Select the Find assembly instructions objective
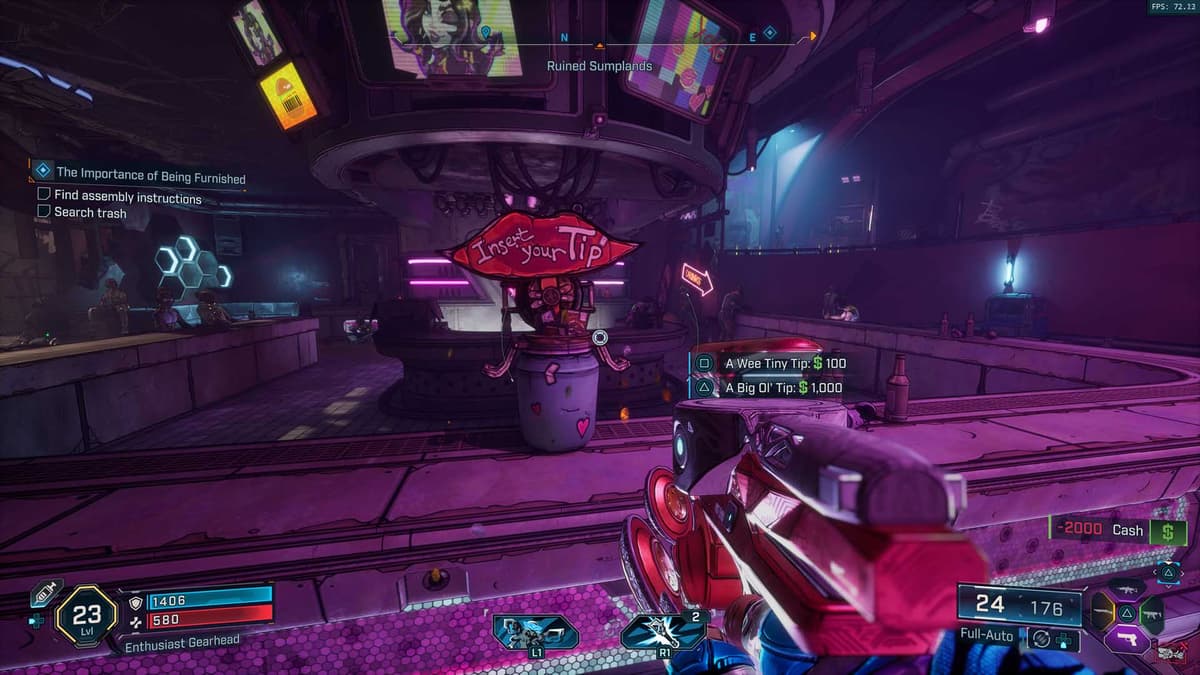 127,197
